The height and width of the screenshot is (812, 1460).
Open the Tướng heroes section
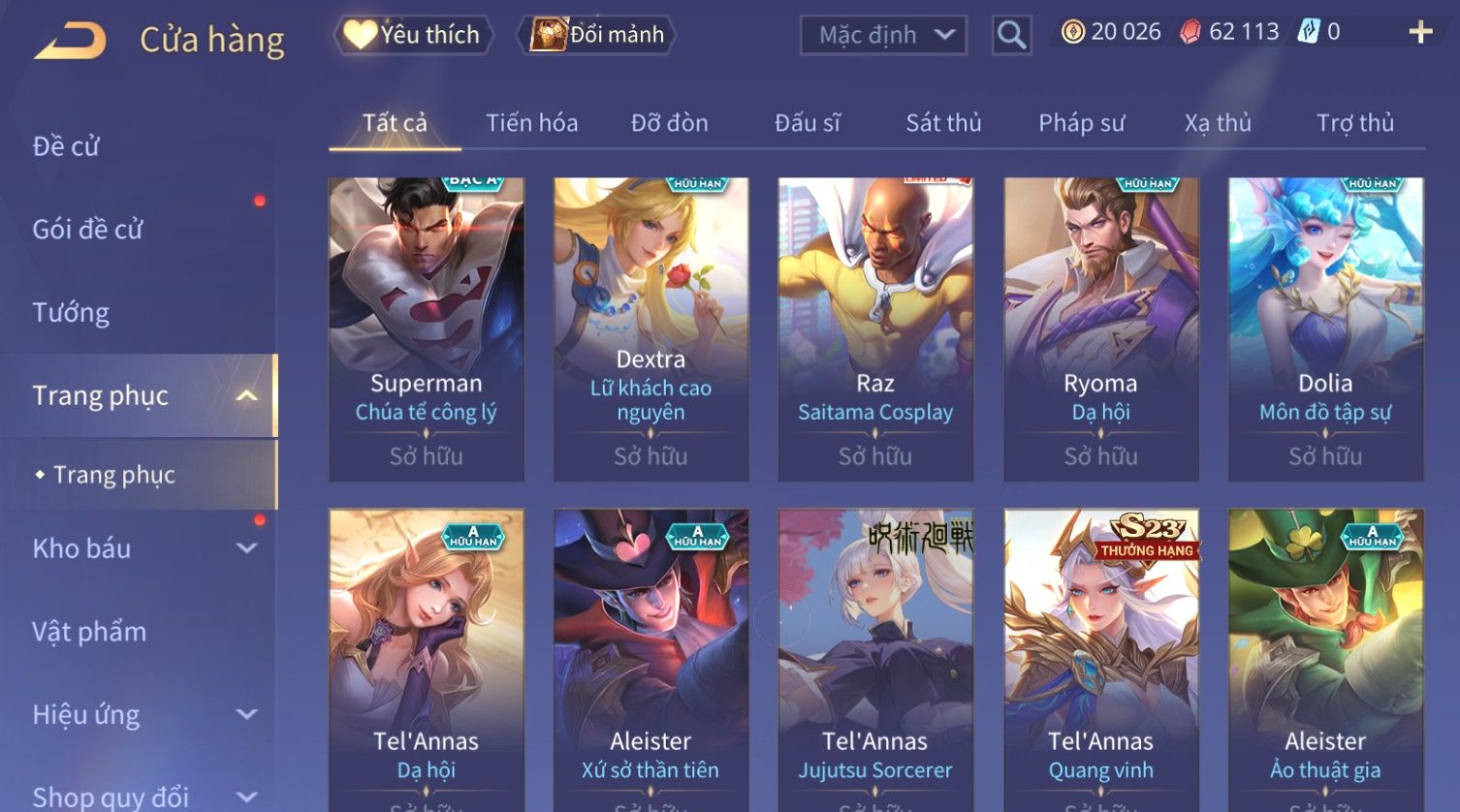point(71,313)
